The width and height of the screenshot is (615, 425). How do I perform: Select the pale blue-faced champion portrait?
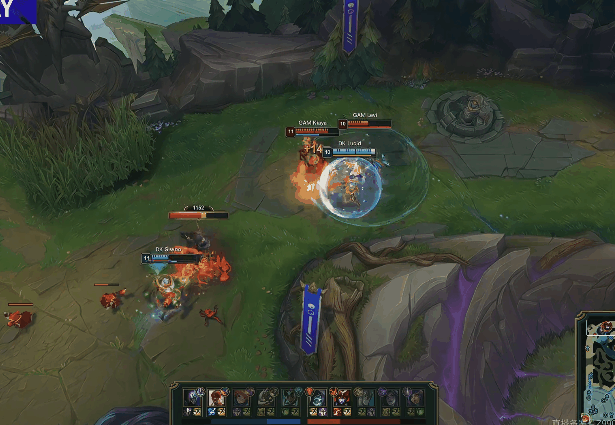tap(316, 397)
